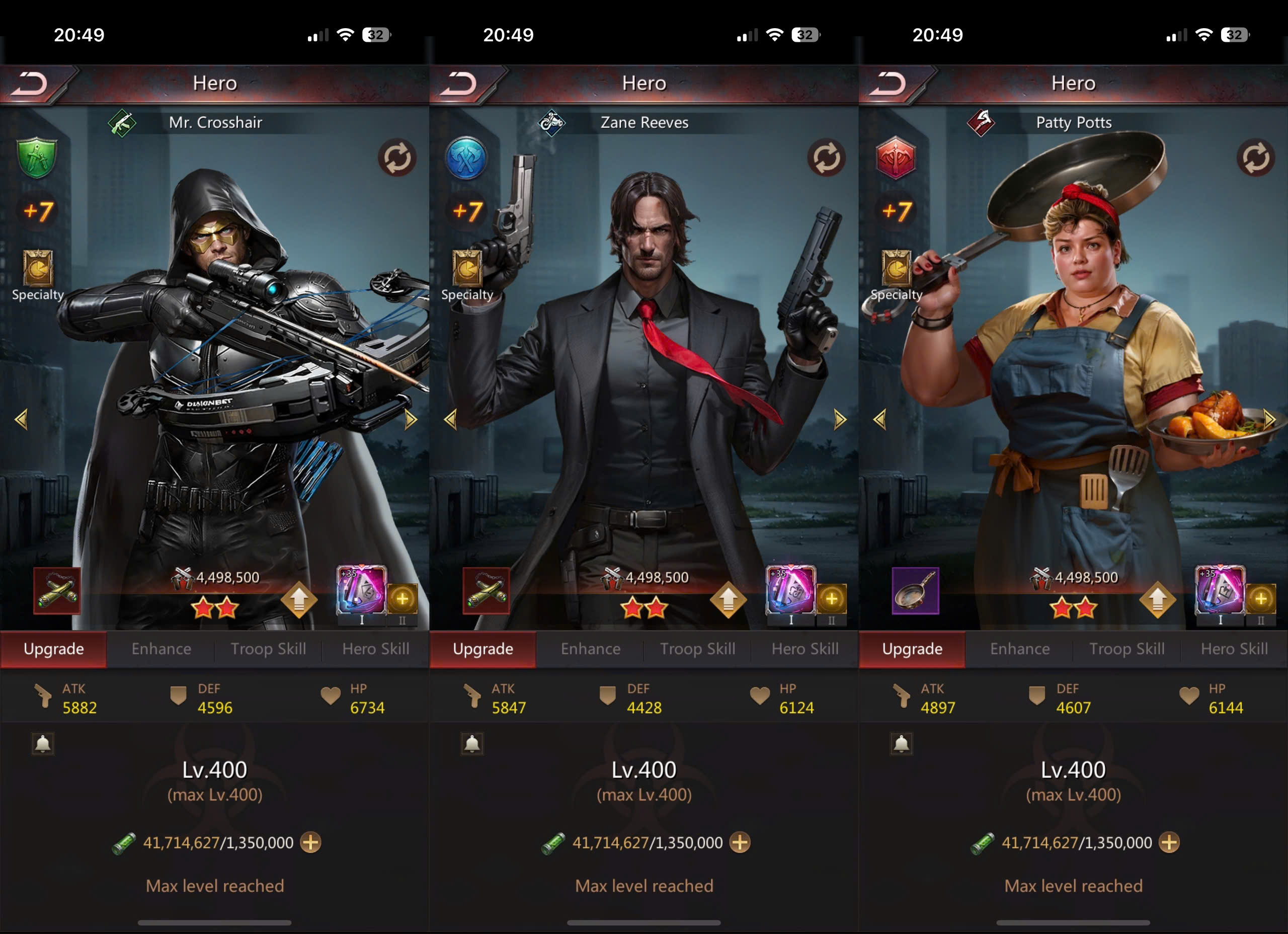1288x934 pixels.
Task: Open the Enhance tab for Mr. Crosshair
Action: tap(162, 649)
